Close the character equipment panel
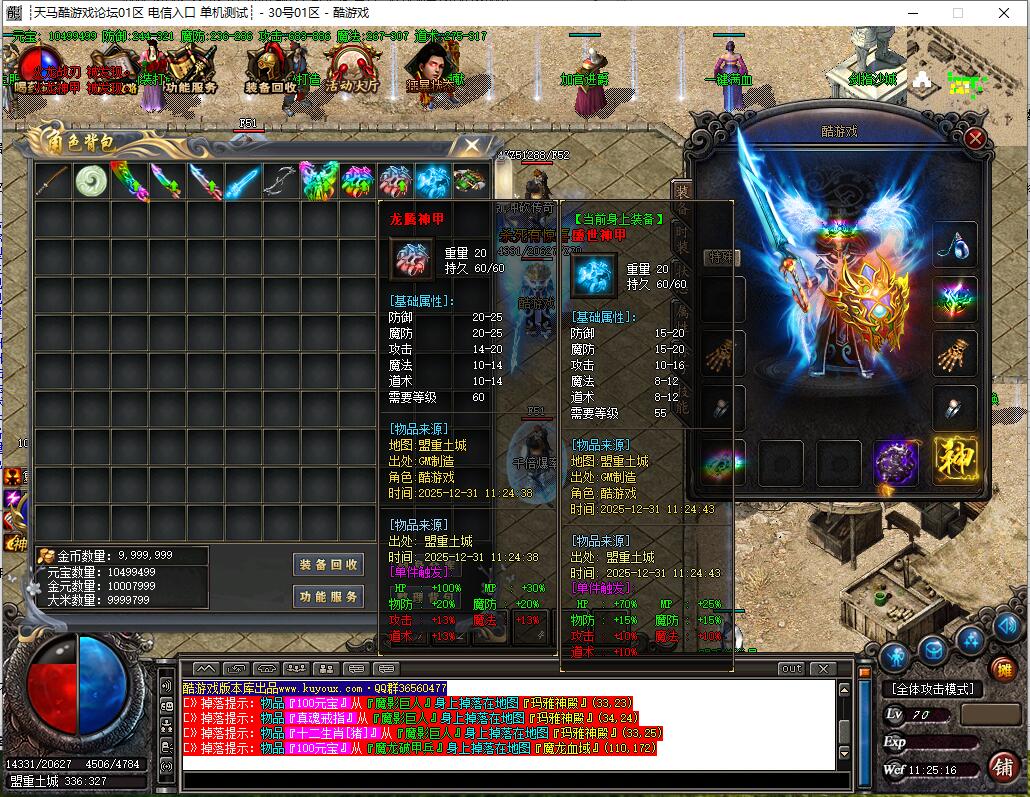Viewport: 1030px width, 797px height. (976, 139)
